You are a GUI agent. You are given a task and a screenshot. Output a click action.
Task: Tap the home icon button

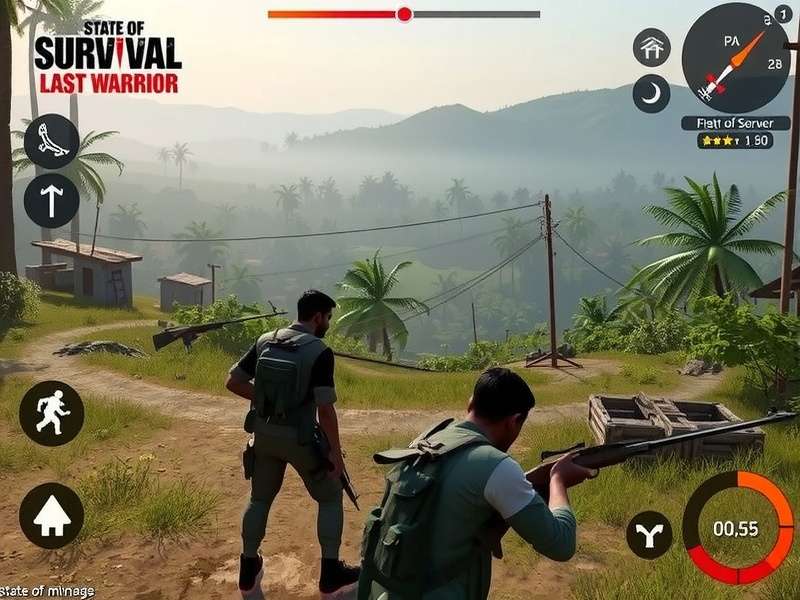[x=651, y=47]
